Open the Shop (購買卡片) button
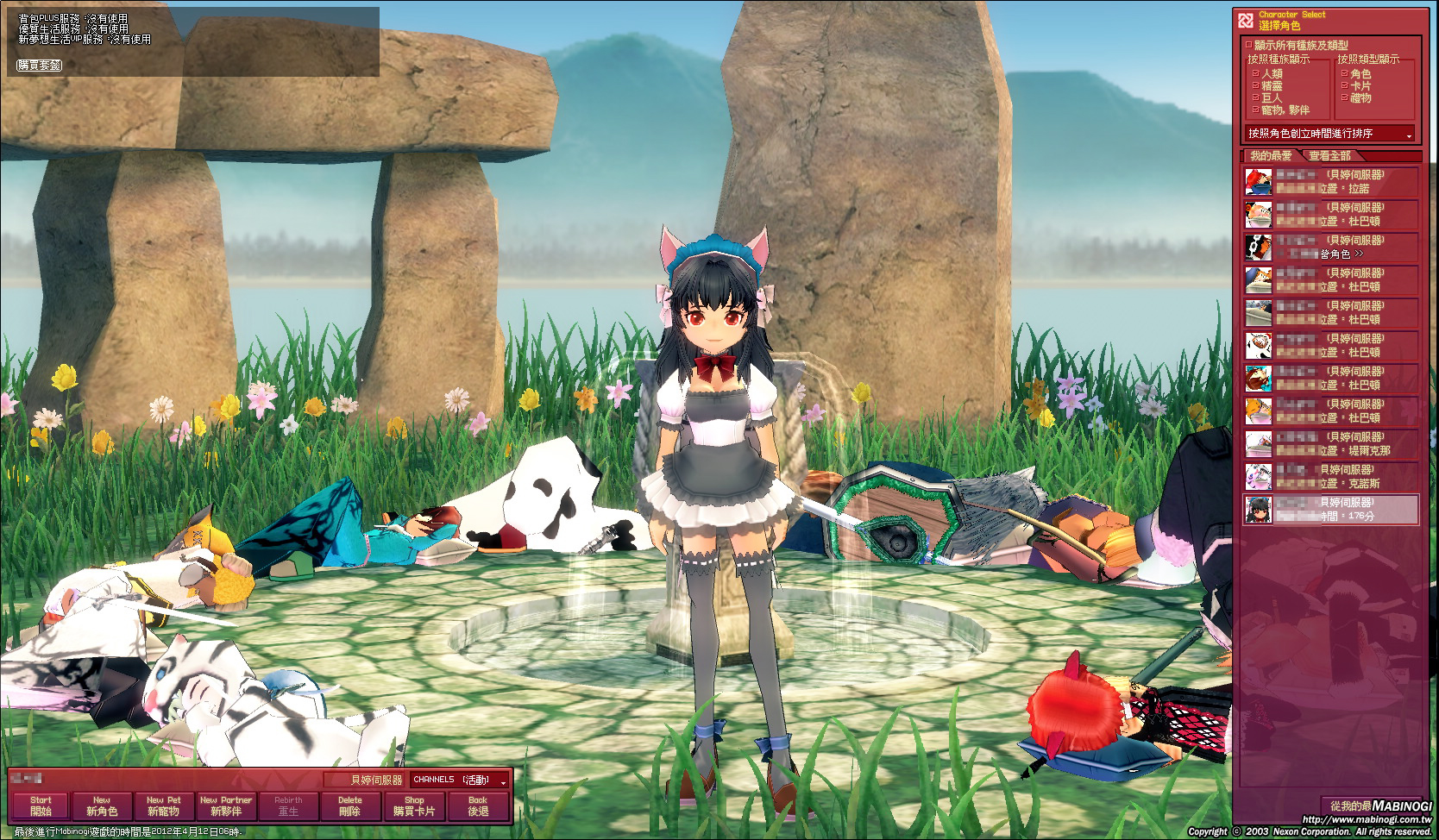Viewport: 1439px width, 840px height. (x=414, y=806)
